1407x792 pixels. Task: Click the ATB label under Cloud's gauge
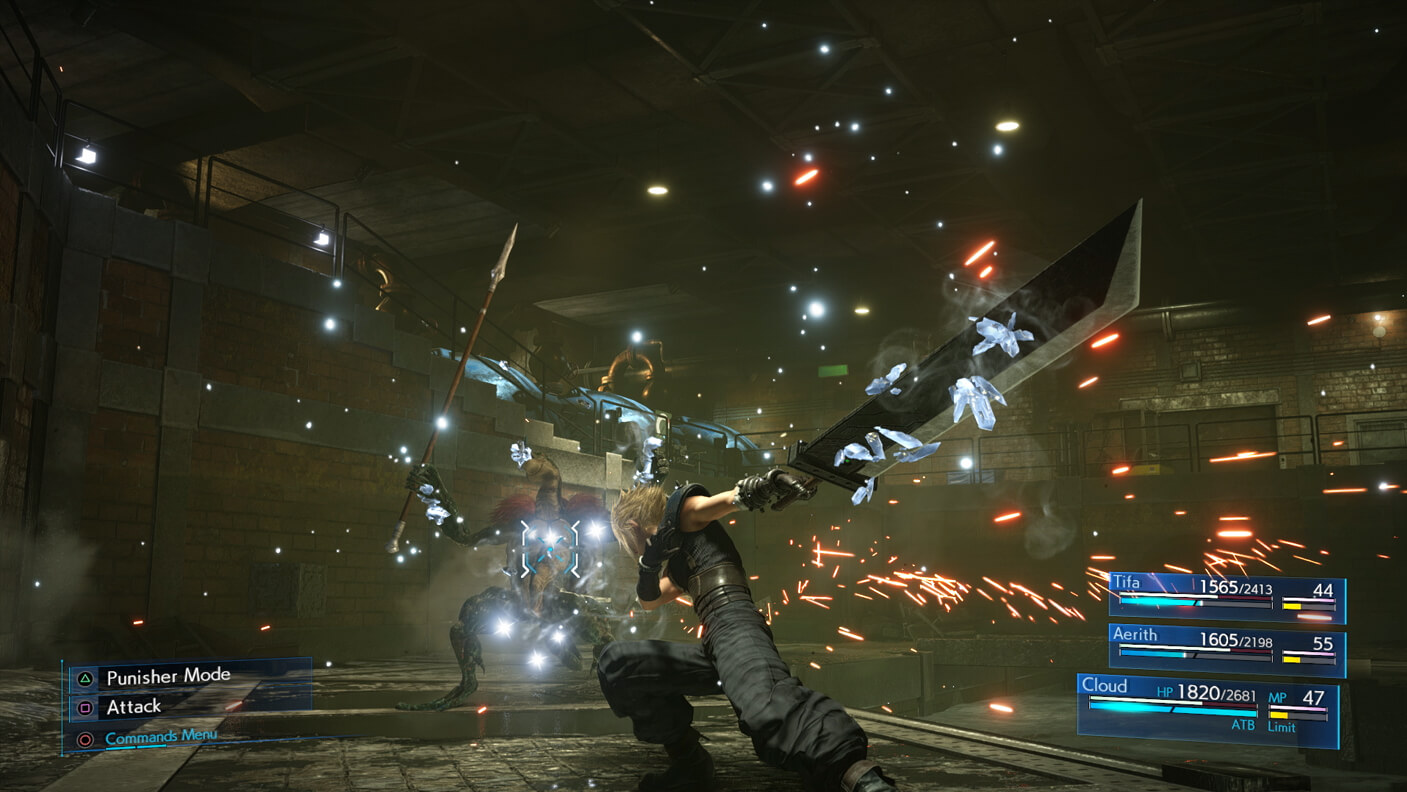click(x=1245, y=725)
